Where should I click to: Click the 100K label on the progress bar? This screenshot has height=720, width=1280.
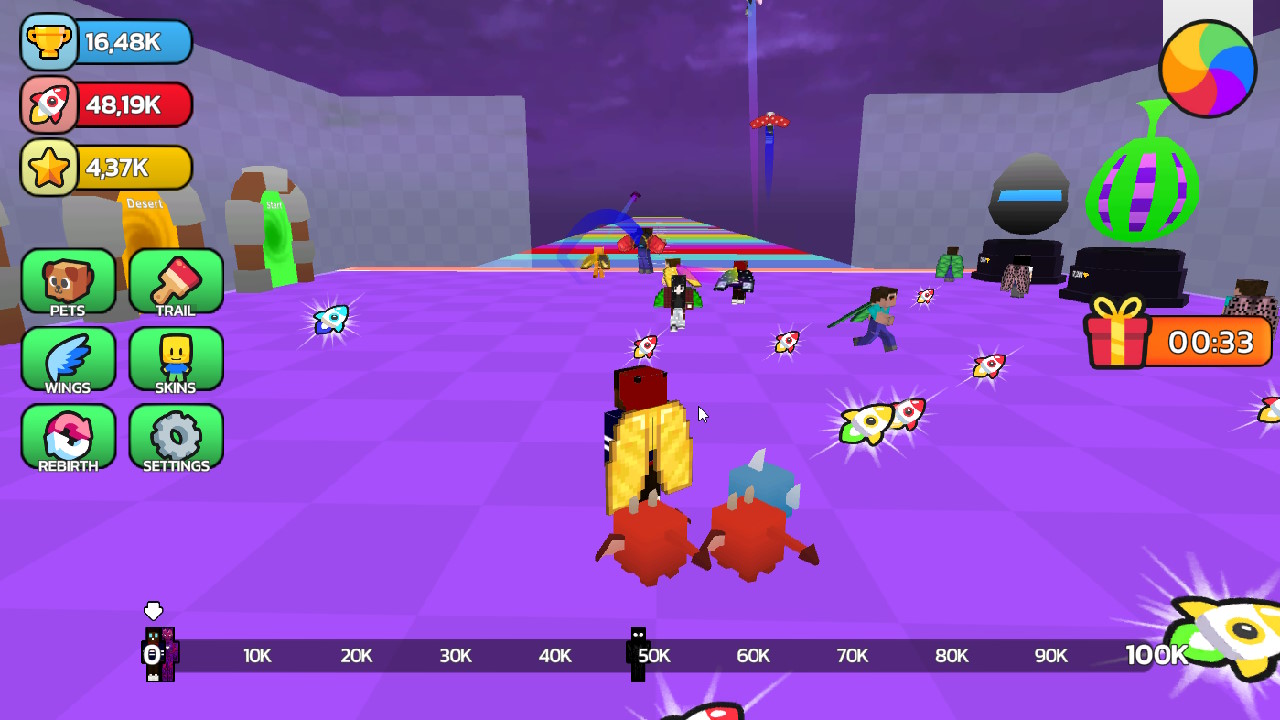tap(1154, 655)
